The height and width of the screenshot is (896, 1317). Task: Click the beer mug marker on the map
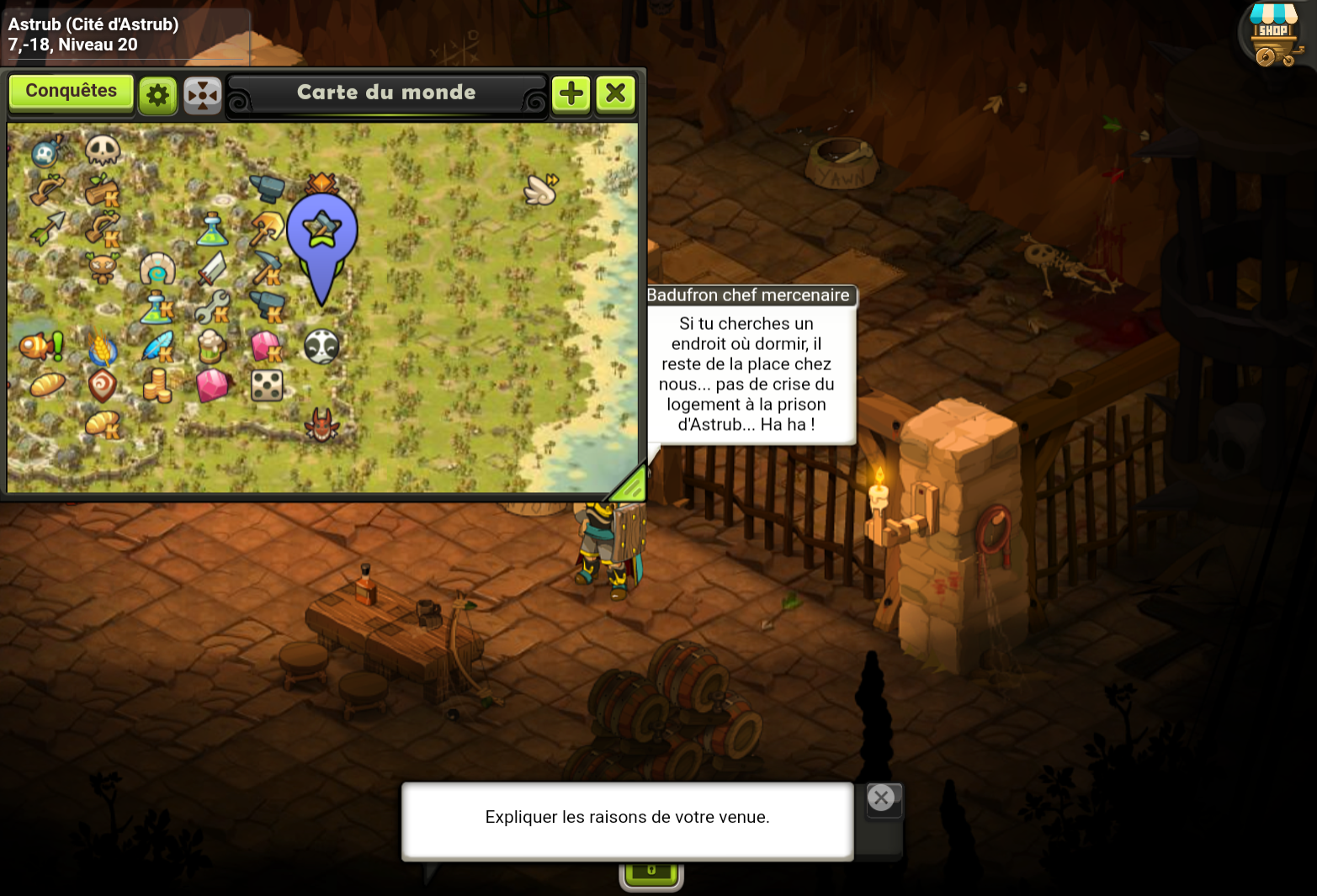point(211,346)
